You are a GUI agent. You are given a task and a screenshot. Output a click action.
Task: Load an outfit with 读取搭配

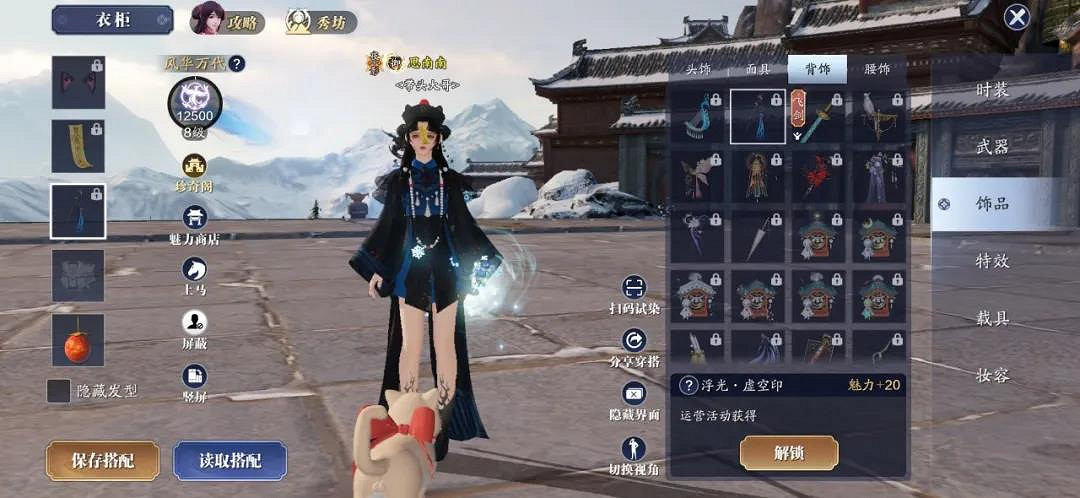[230, 460]
